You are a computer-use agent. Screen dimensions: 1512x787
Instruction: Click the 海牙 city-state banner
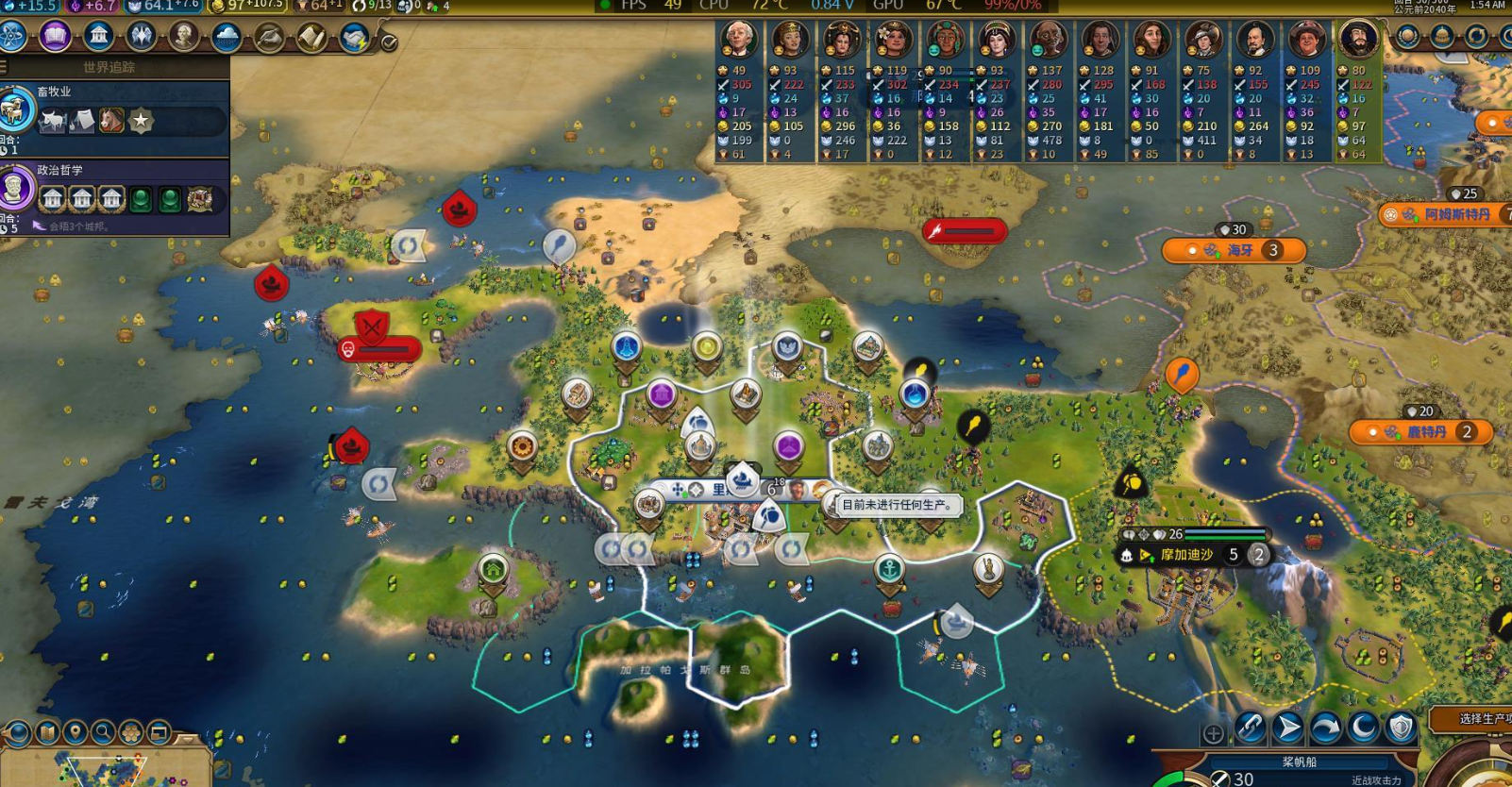click(1235, 250)
